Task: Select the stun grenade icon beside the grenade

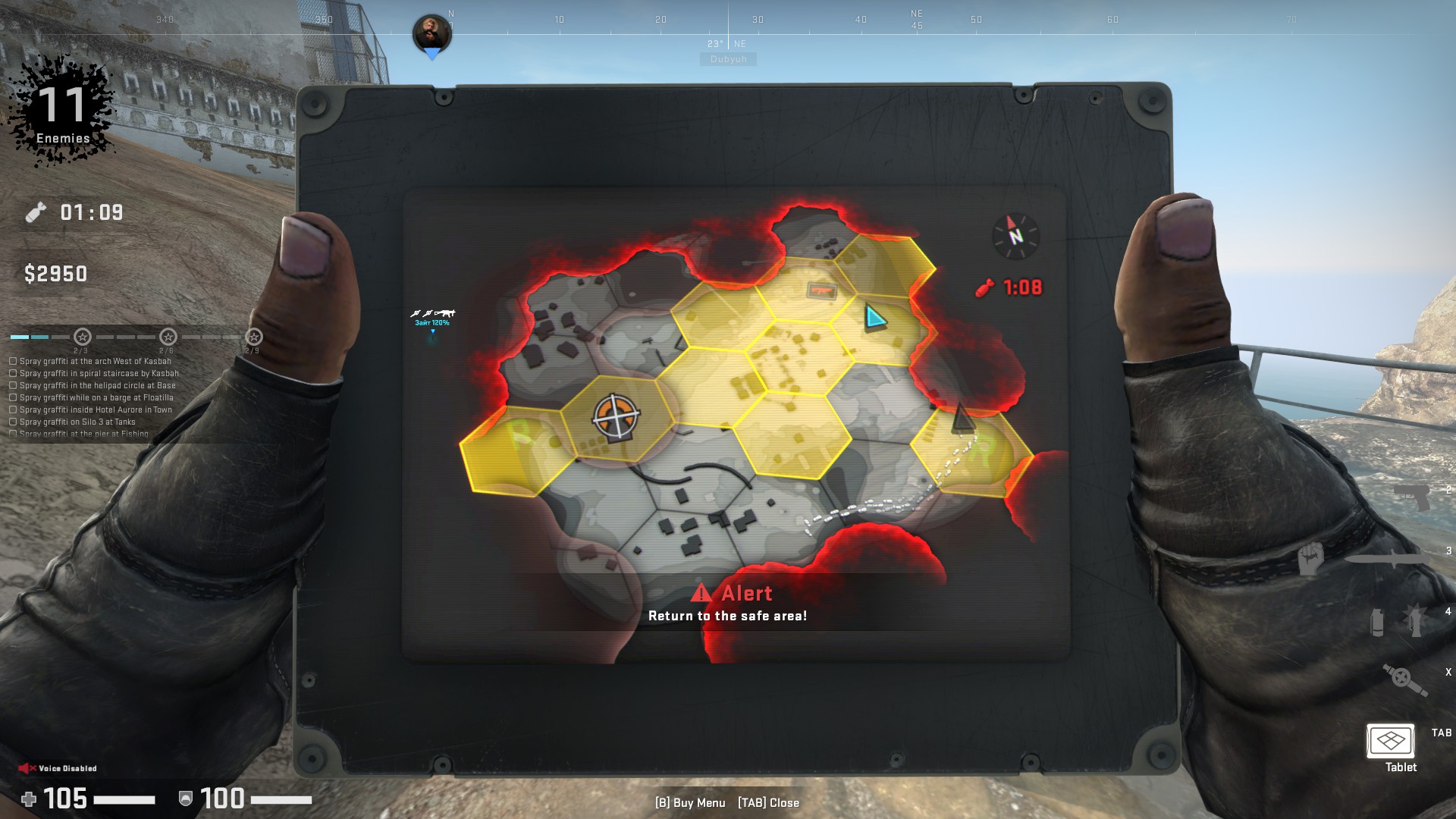Action: [1415, 621]
